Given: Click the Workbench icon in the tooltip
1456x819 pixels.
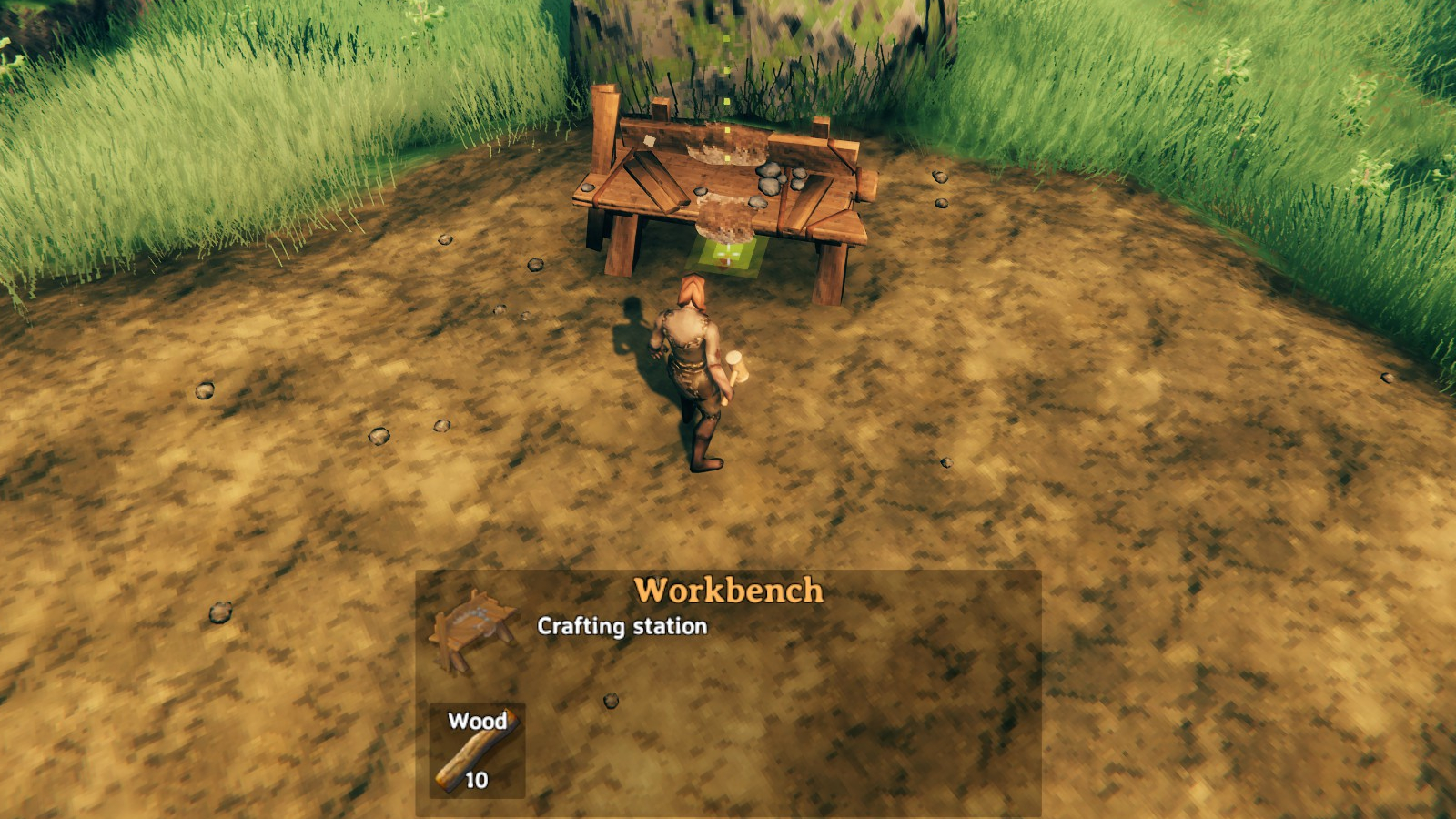Looking at the screenshot, I should click(473, 628).
